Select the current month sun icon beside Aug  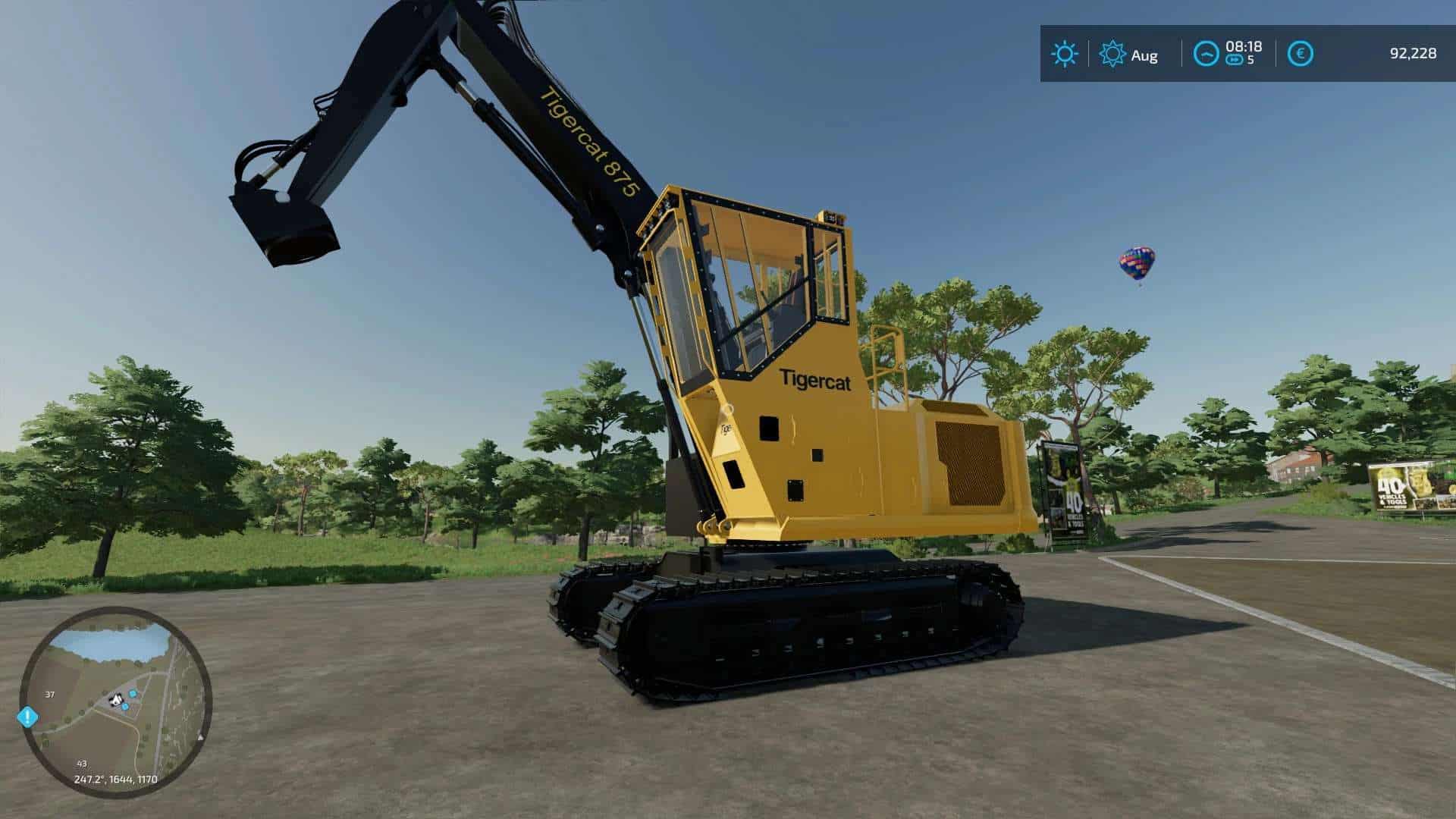tap(1112, 52)
